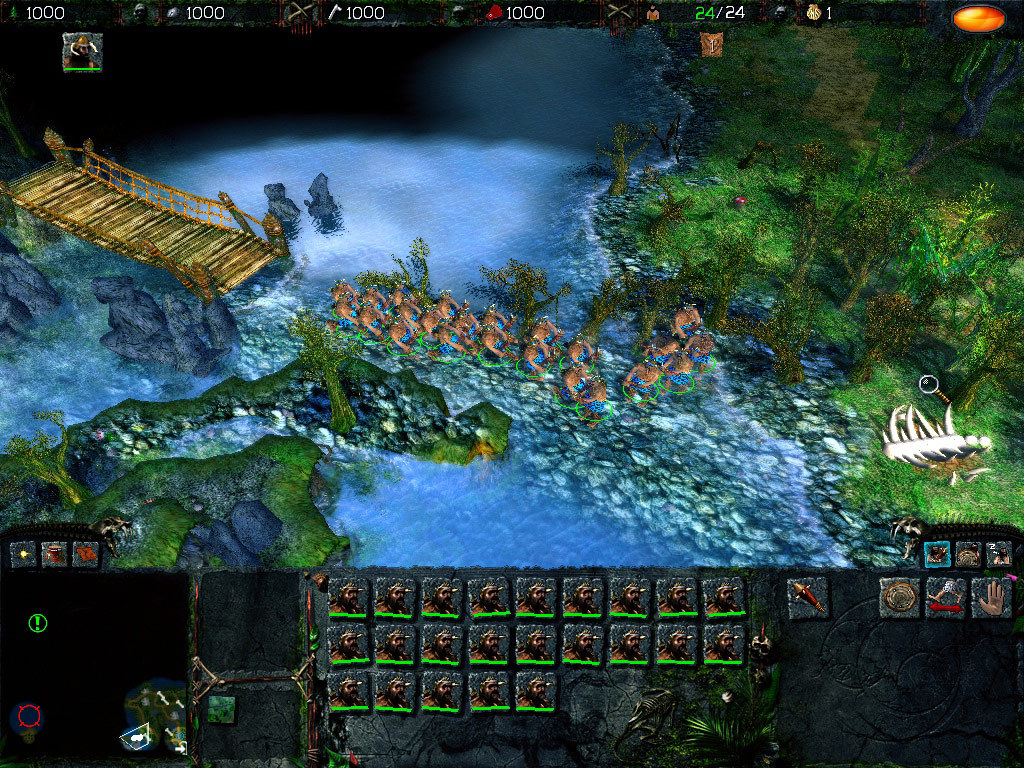
Task: Switch to the defensive shield stance icon
Action: [x=968, y=553]
